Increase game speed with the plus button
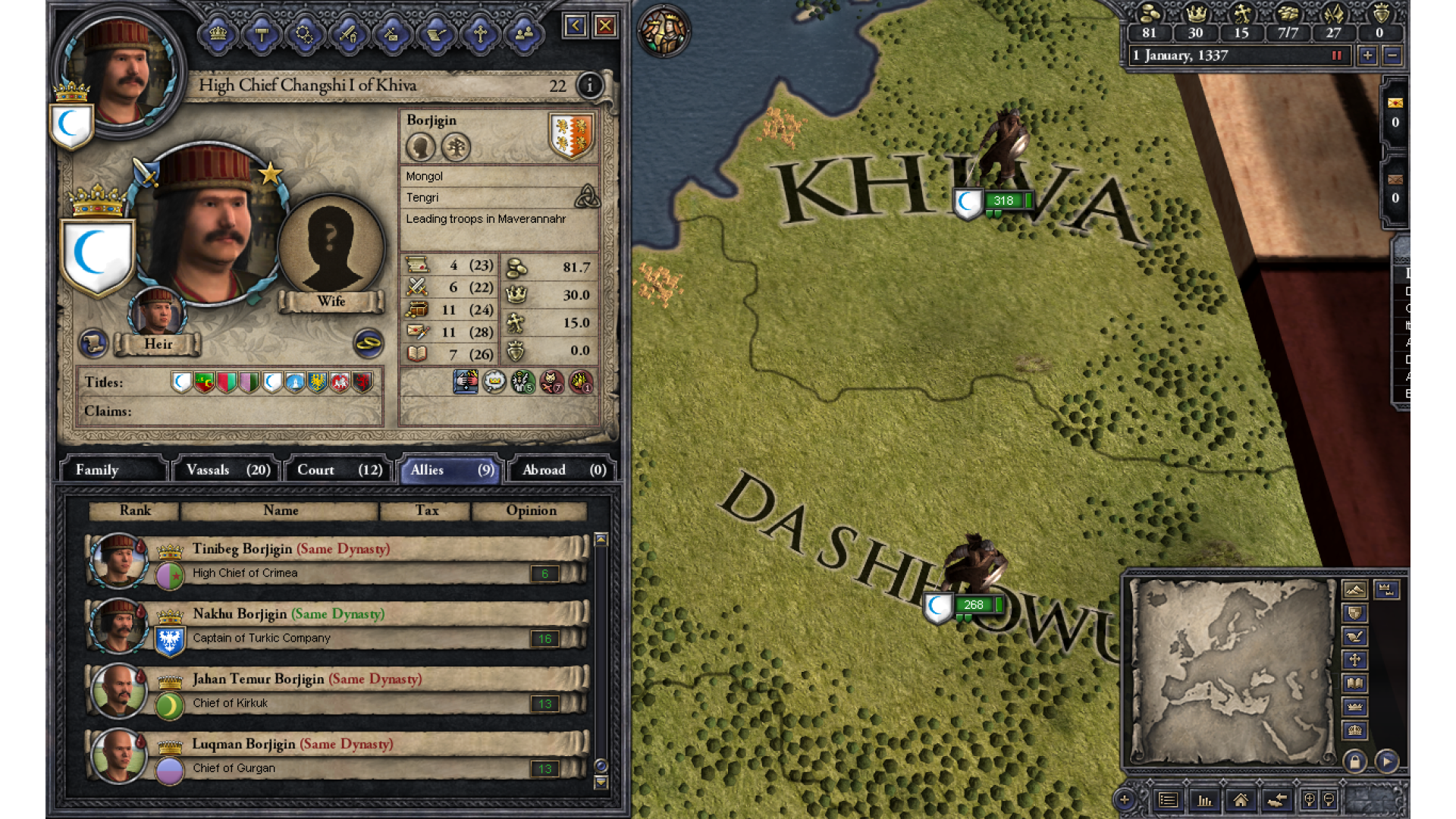 coord(1367,55)
